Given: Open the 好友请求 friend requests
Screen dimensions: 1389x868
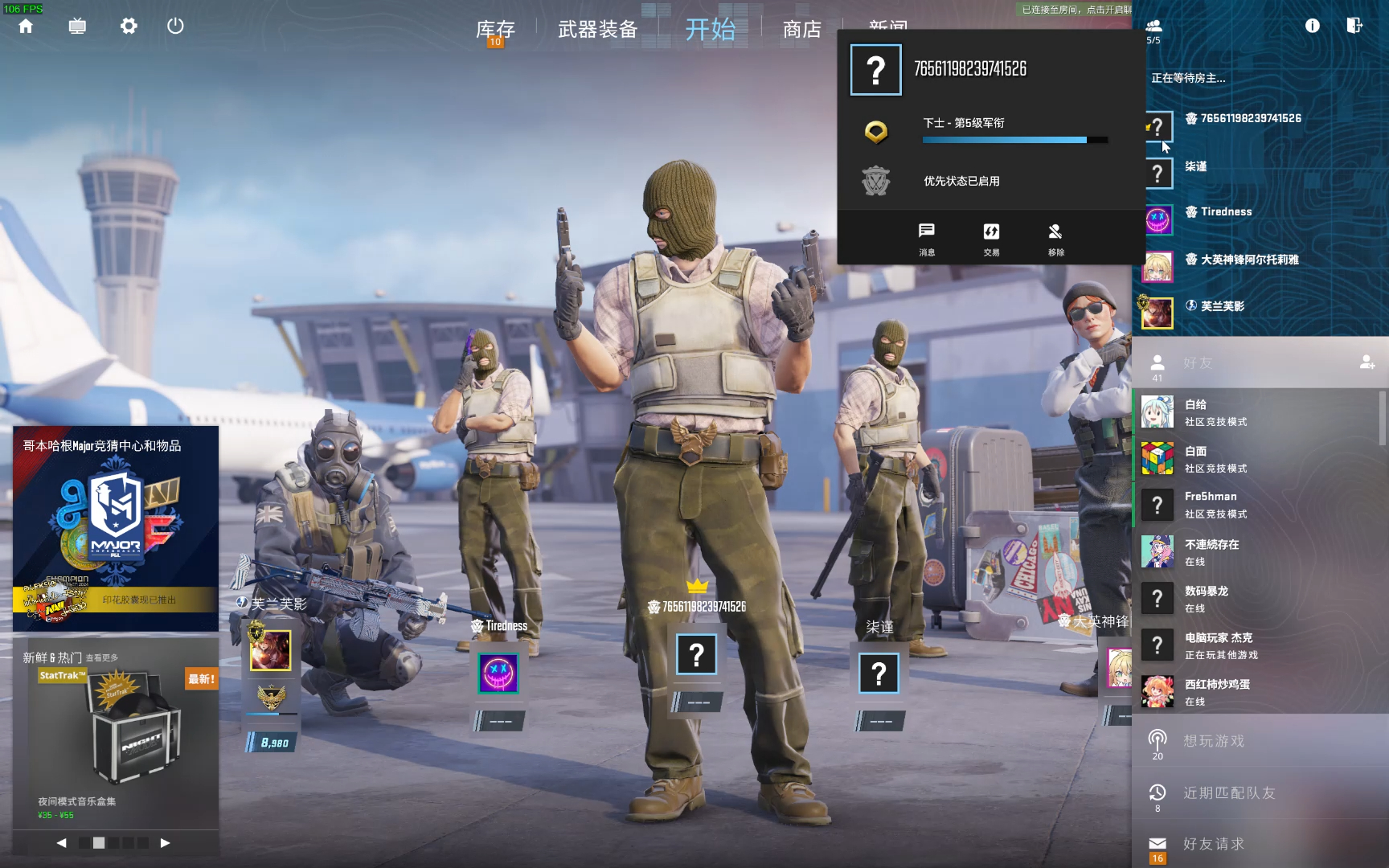Looking at the screenshot, I should [1214, 844].
